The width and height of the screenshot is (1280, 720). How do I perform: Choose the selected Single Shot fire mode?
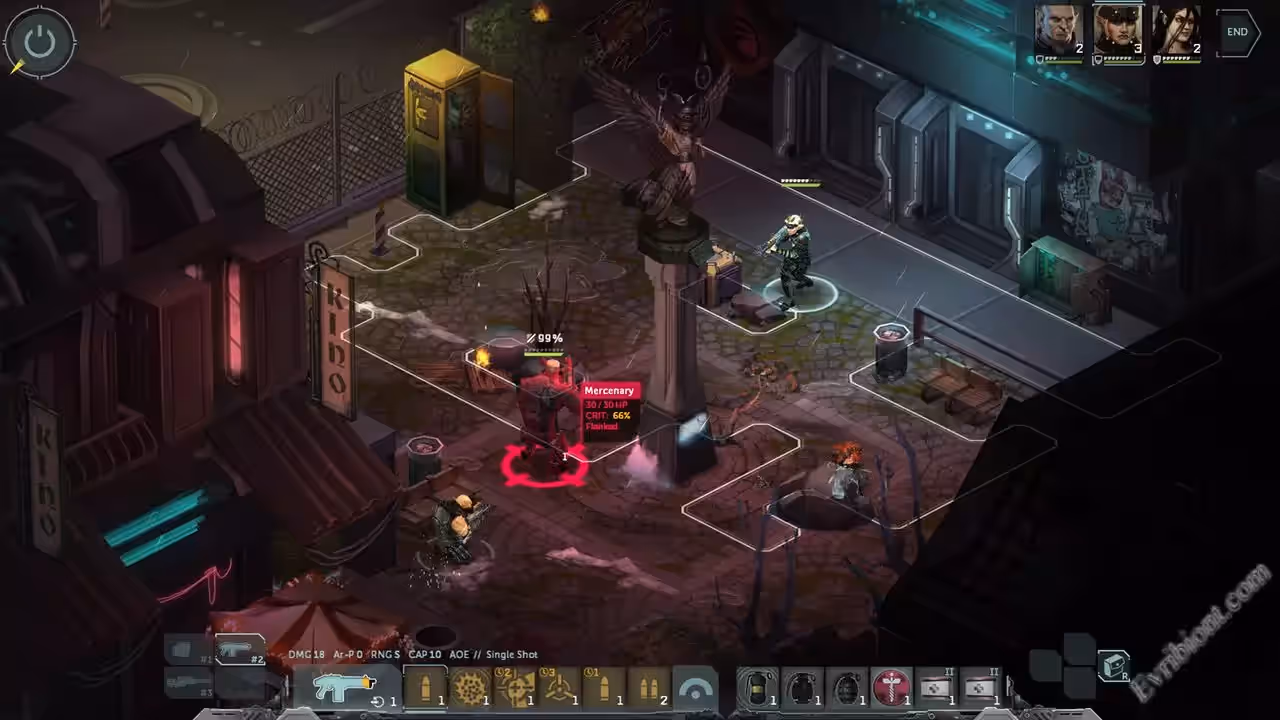425,688
